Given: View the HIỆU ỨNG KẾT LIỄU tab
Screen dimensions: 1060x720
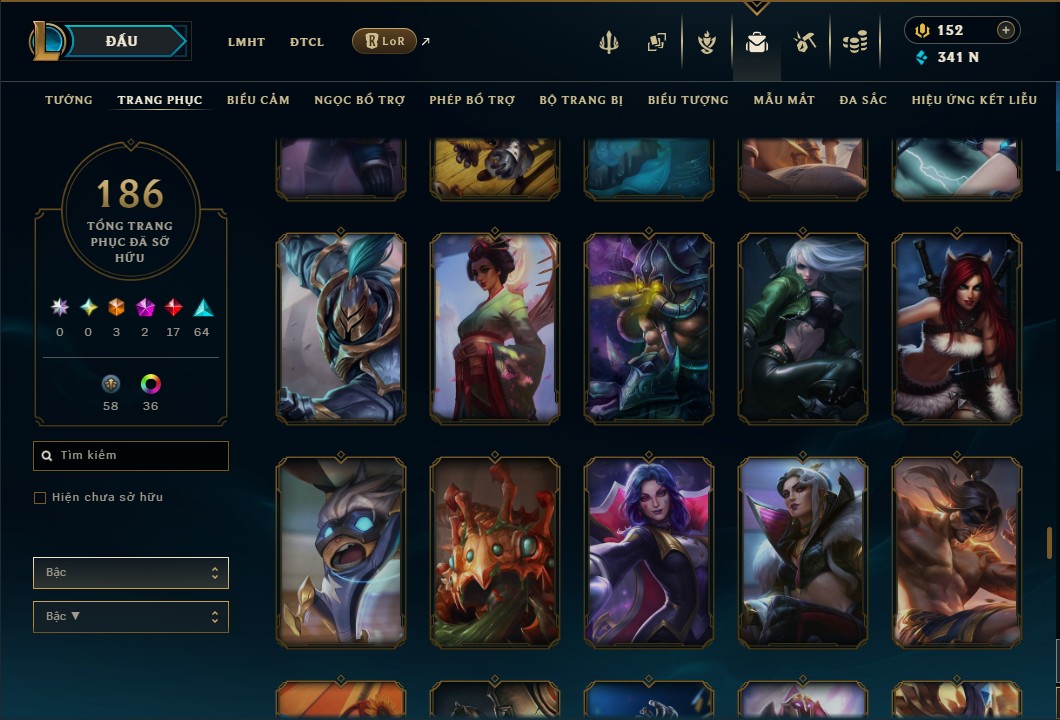Looking at the screenshot, I should pos(974,100).
